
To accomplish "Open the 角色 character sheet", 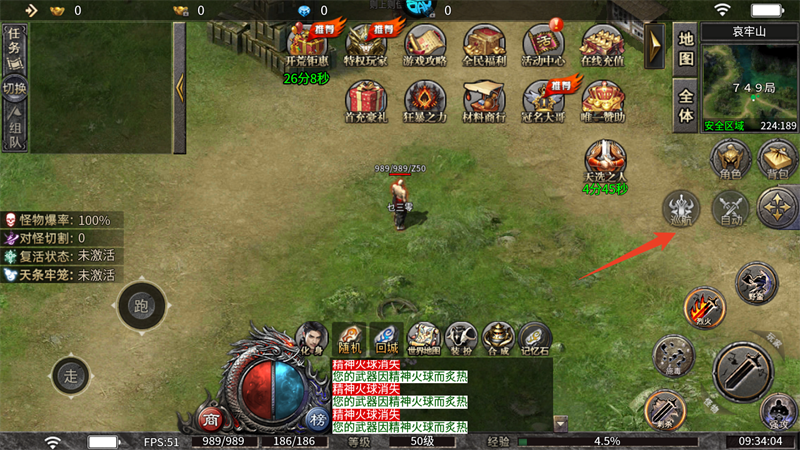I will click(729, 158).
